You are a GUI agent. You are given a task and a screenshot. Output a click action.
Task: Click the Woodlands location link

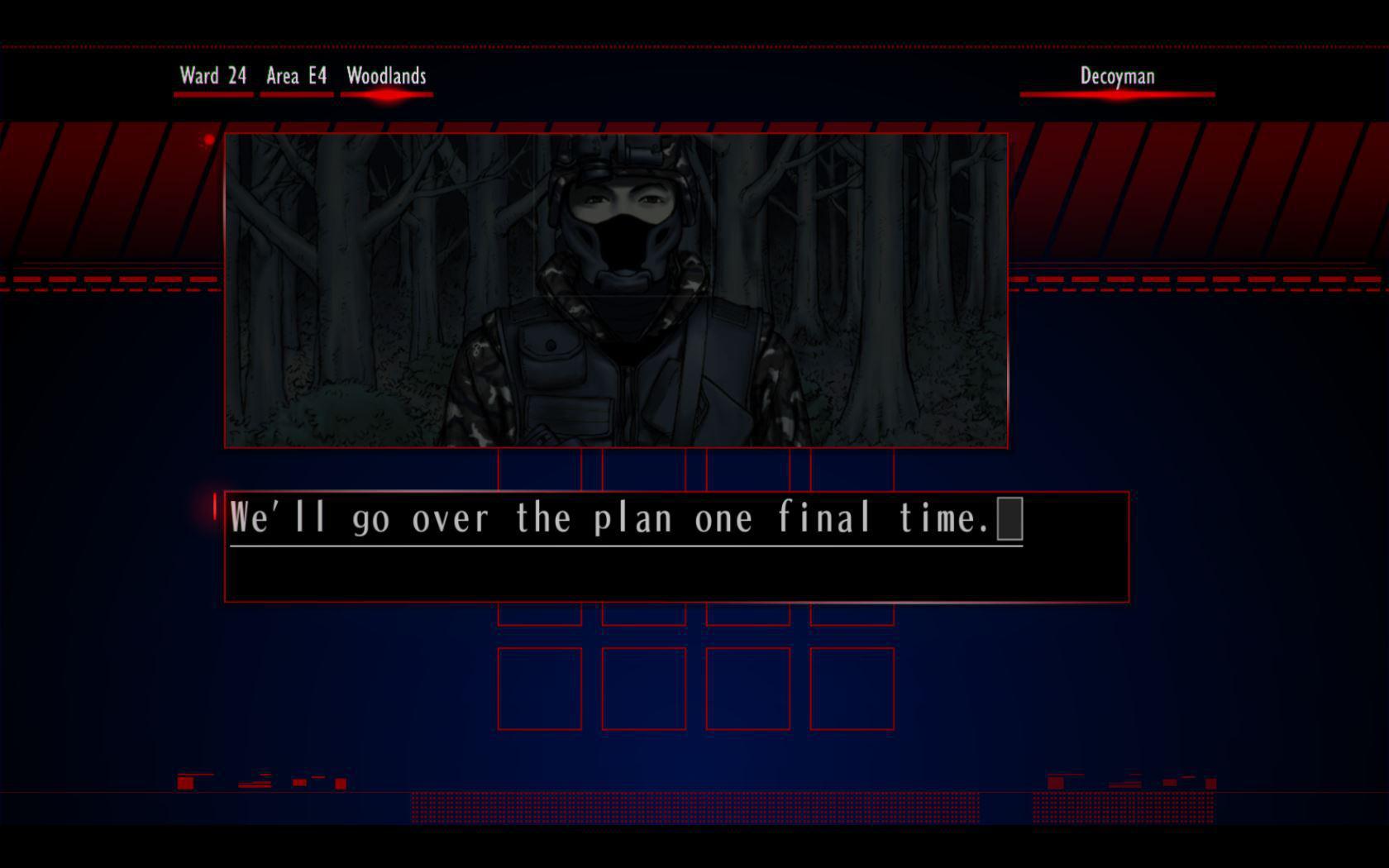[x=385, y=76]
